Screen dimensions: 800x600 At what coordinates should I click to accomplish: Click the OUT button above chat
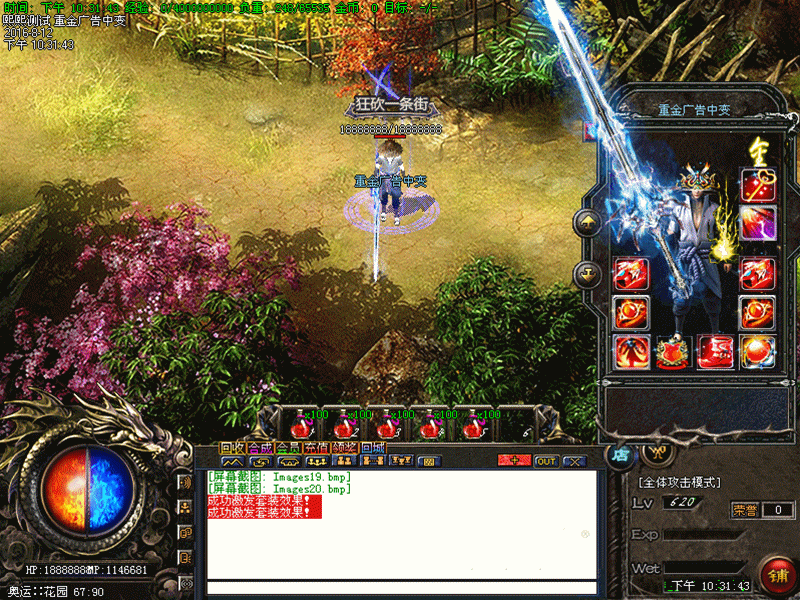pyautogui.click(x=546, y=461)
